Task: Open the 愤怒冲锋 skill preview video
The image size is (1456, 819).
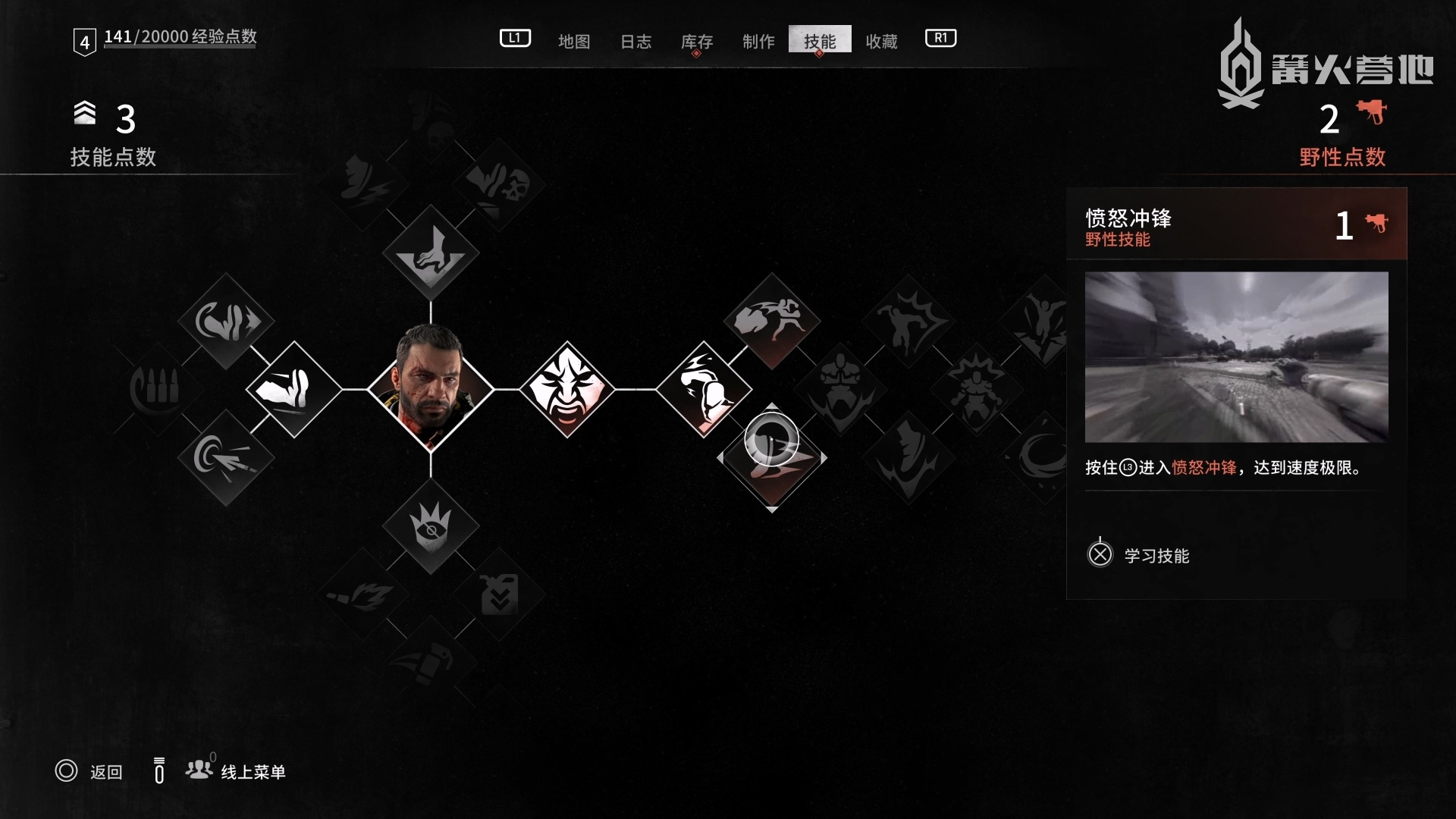Action: point(1236,356)
